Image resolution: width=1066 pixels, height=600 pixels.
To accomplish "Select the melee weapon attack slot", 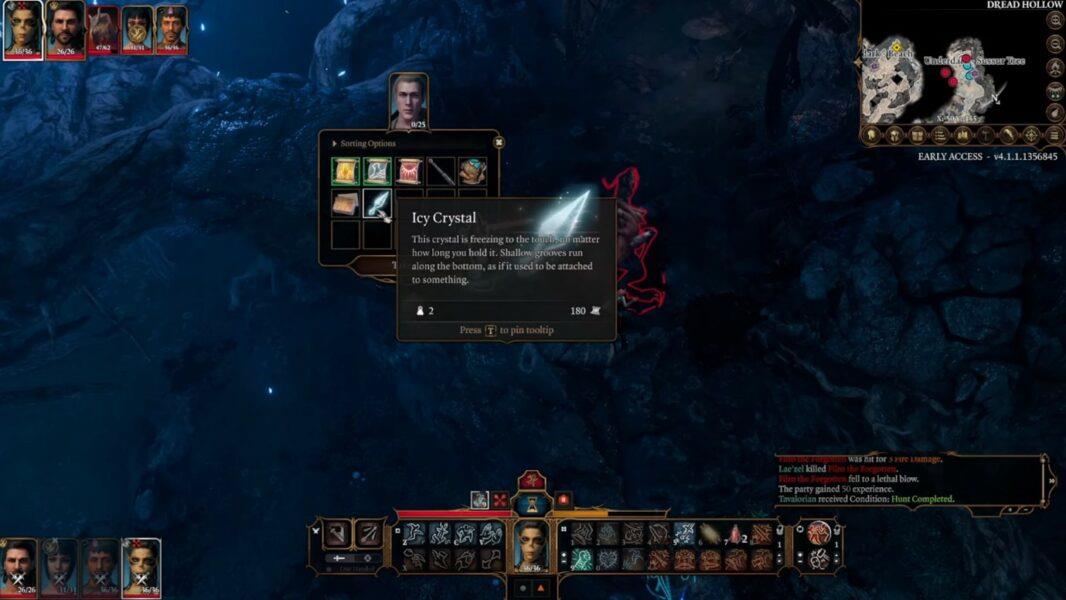I will pos(340,534).
